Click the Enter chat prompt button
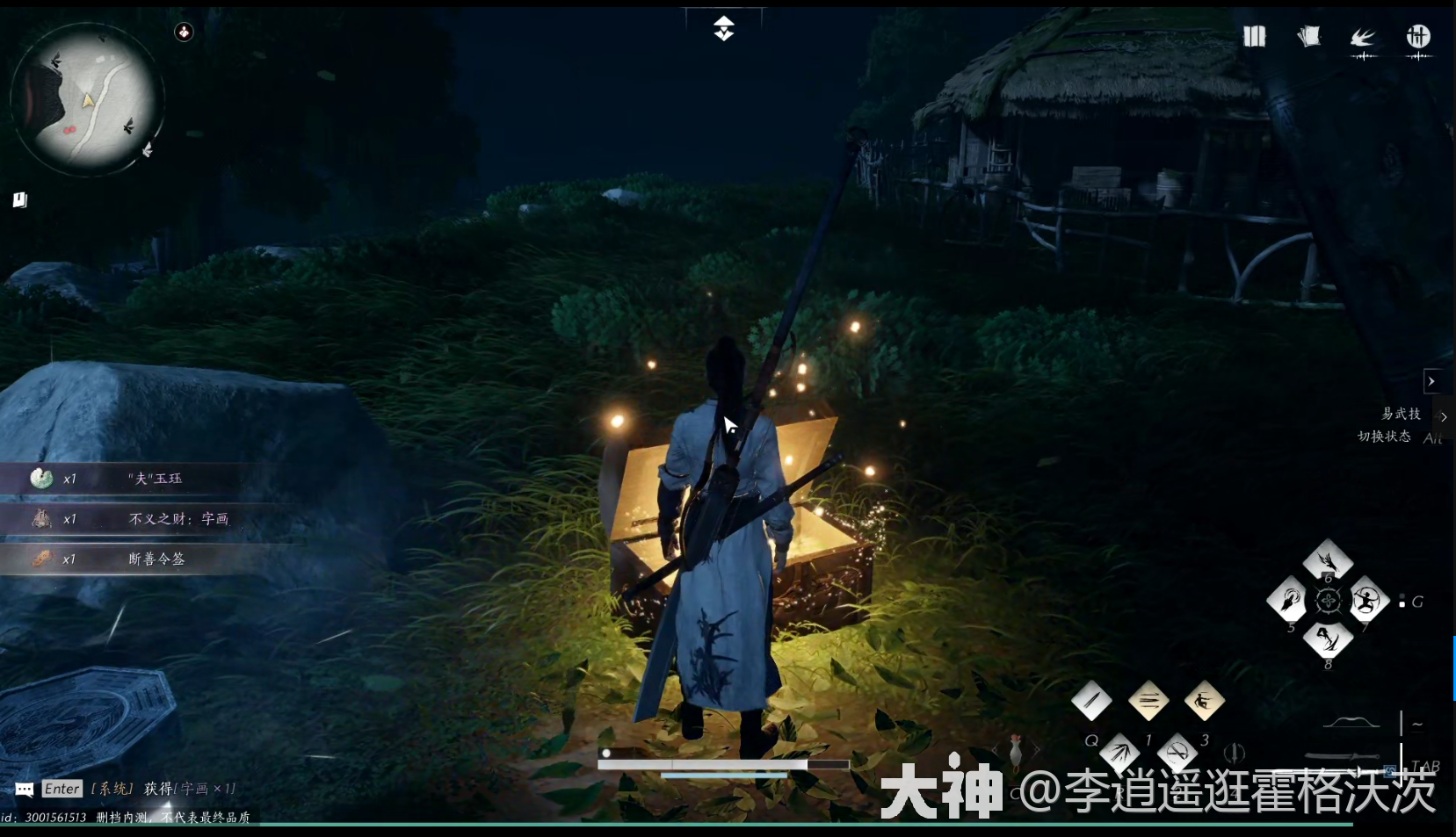1456x837 pixels. [x=61, y=789]
